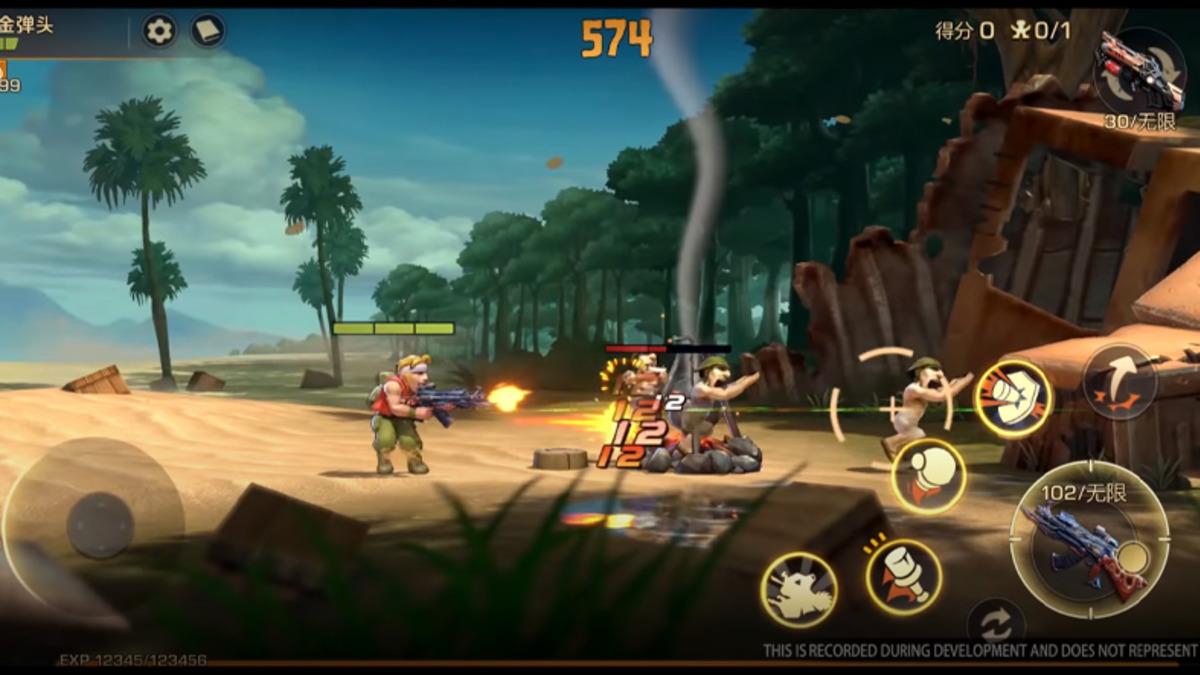Select the secondary weapon in the top corner
Image resolution: width=1200 pixels, height=675 pixels.
coord(1141,70)
